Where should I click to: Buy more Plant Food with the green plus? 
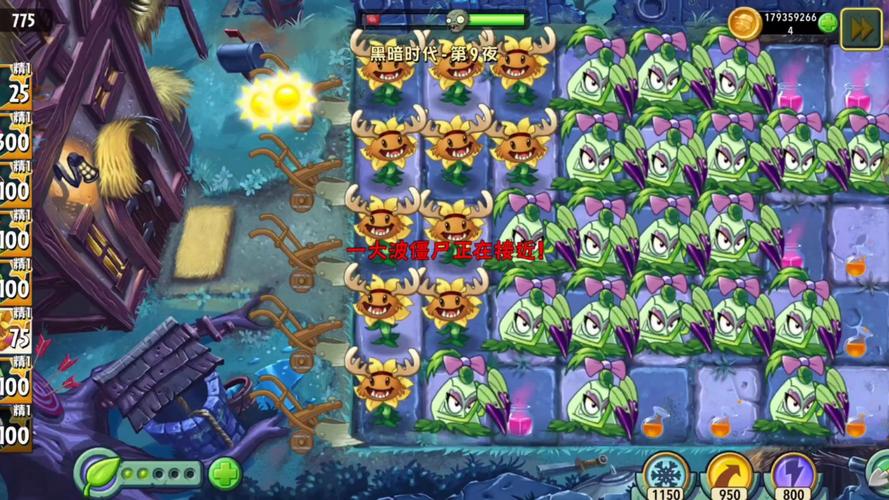pos(225,472)
